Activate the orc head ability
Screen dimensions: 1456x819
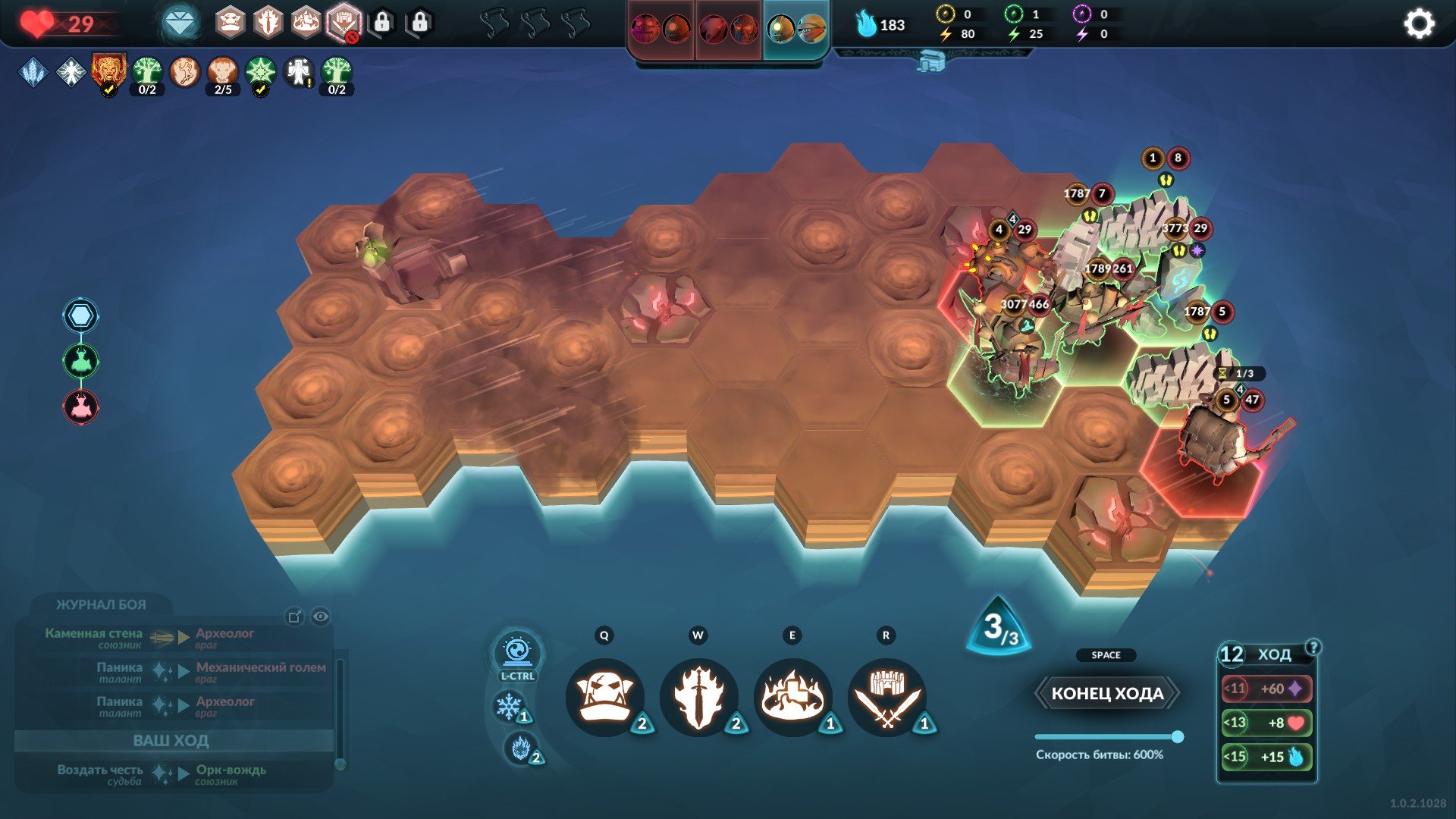[604, 696]
